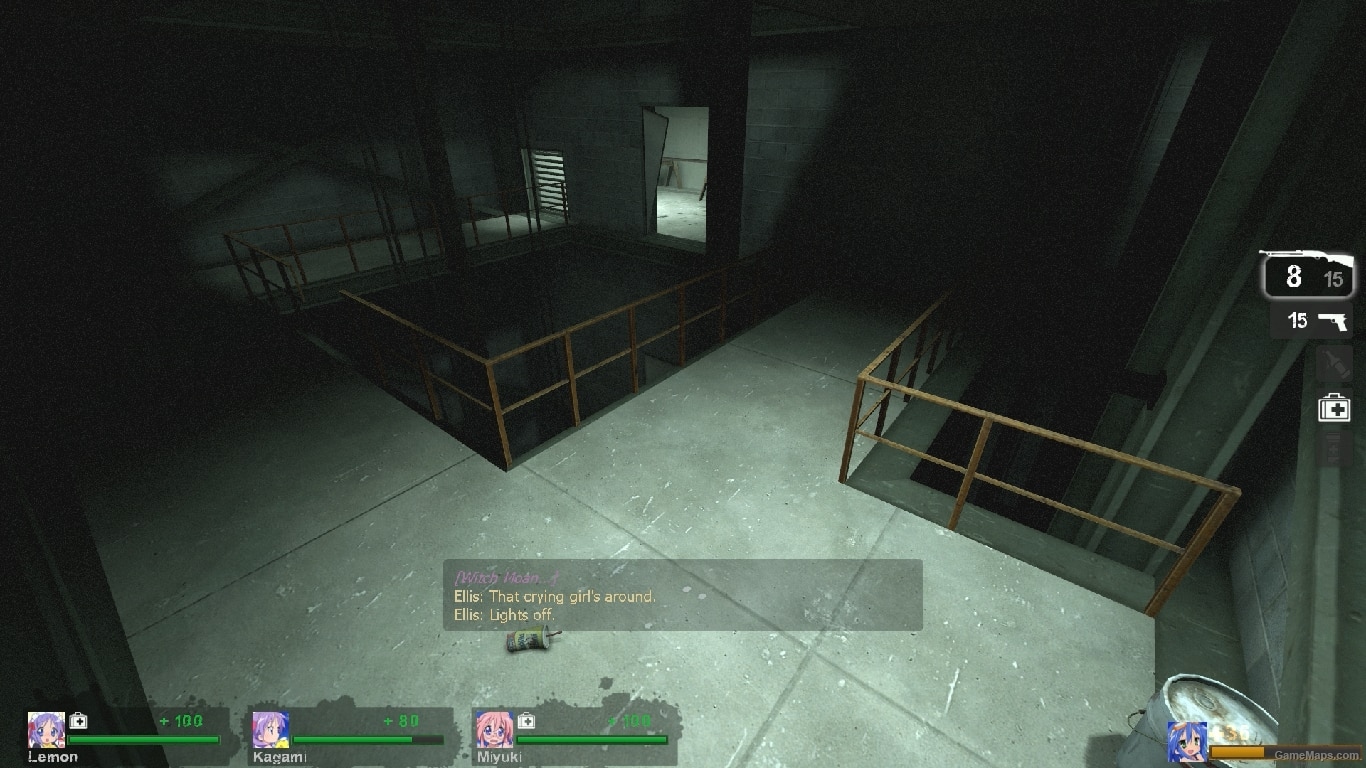Click the pistol silhouette in the ammo panel
1366x768 pixels.
point(1334,322)
